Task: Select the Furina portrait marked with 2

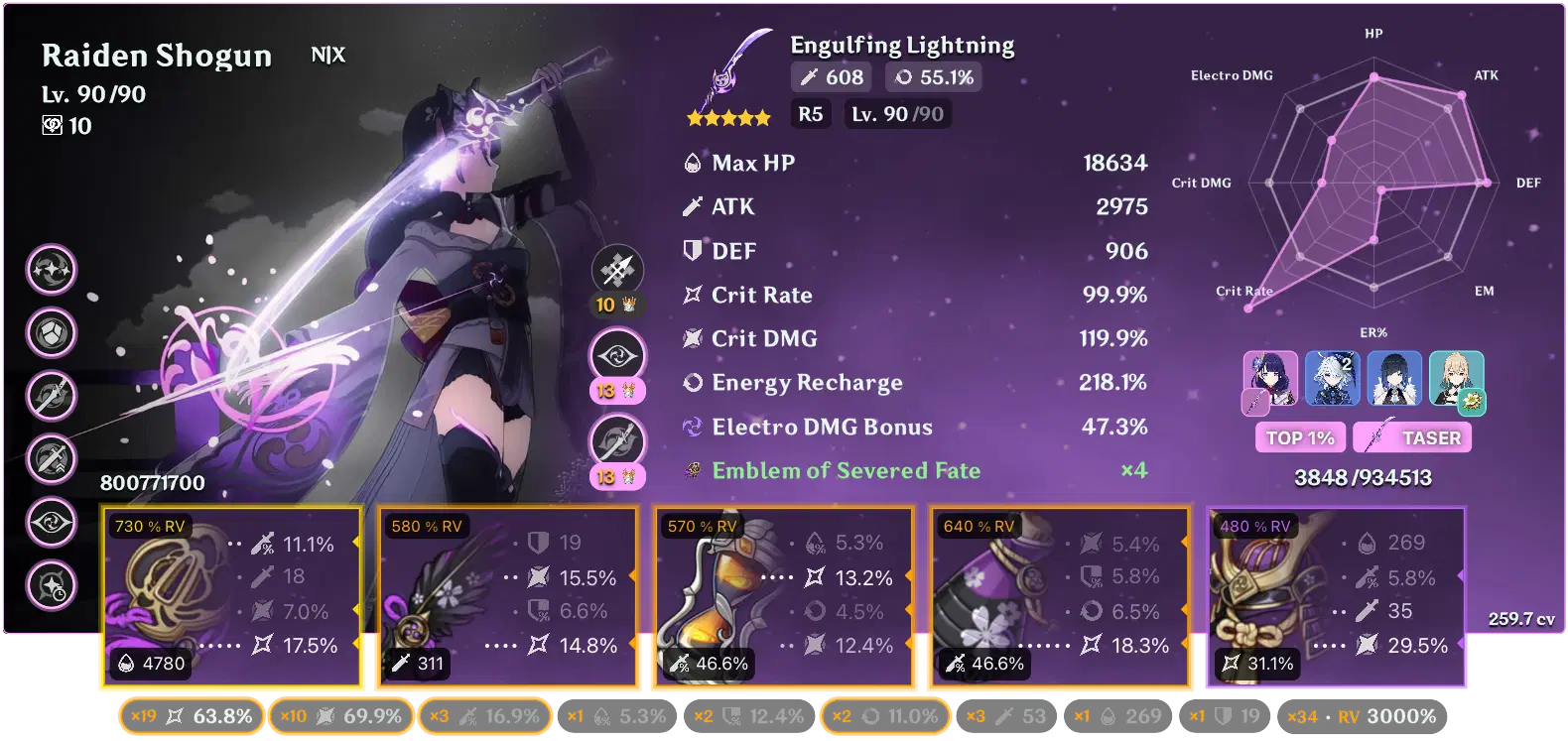Action: click(x=1334, y=379)
